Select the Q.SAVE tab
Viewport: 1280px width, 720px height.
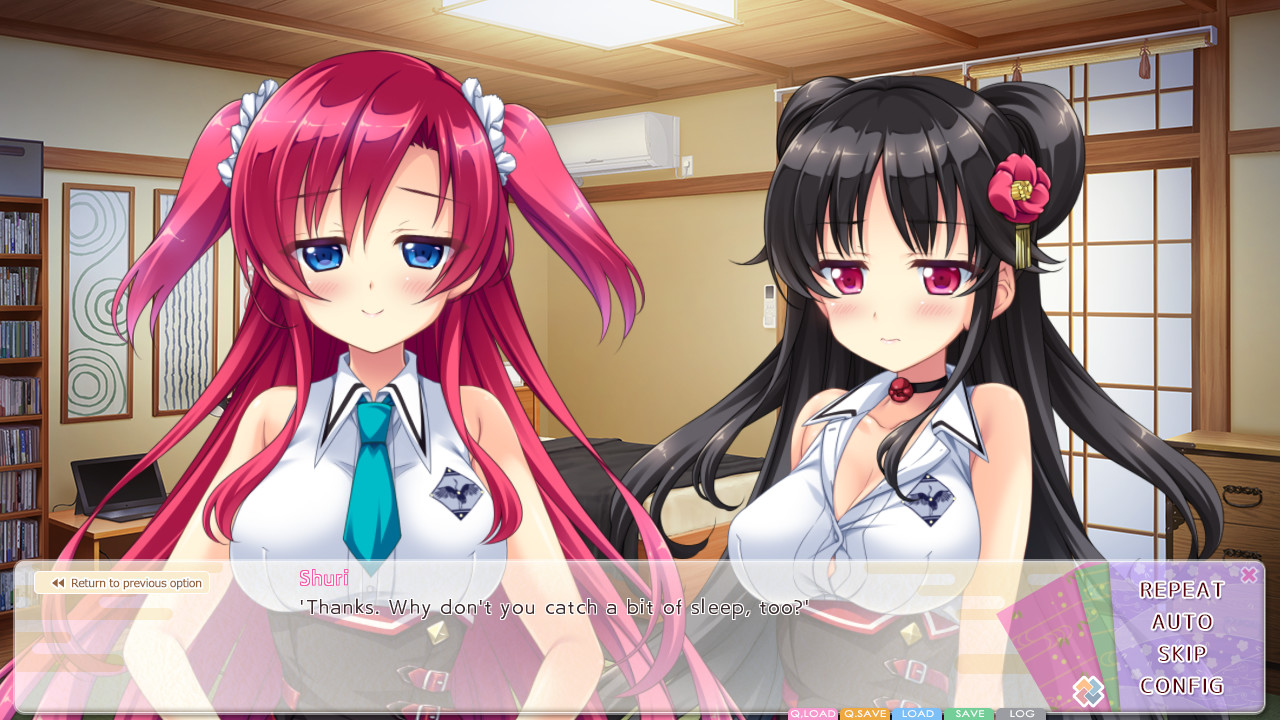coord(864,713)
